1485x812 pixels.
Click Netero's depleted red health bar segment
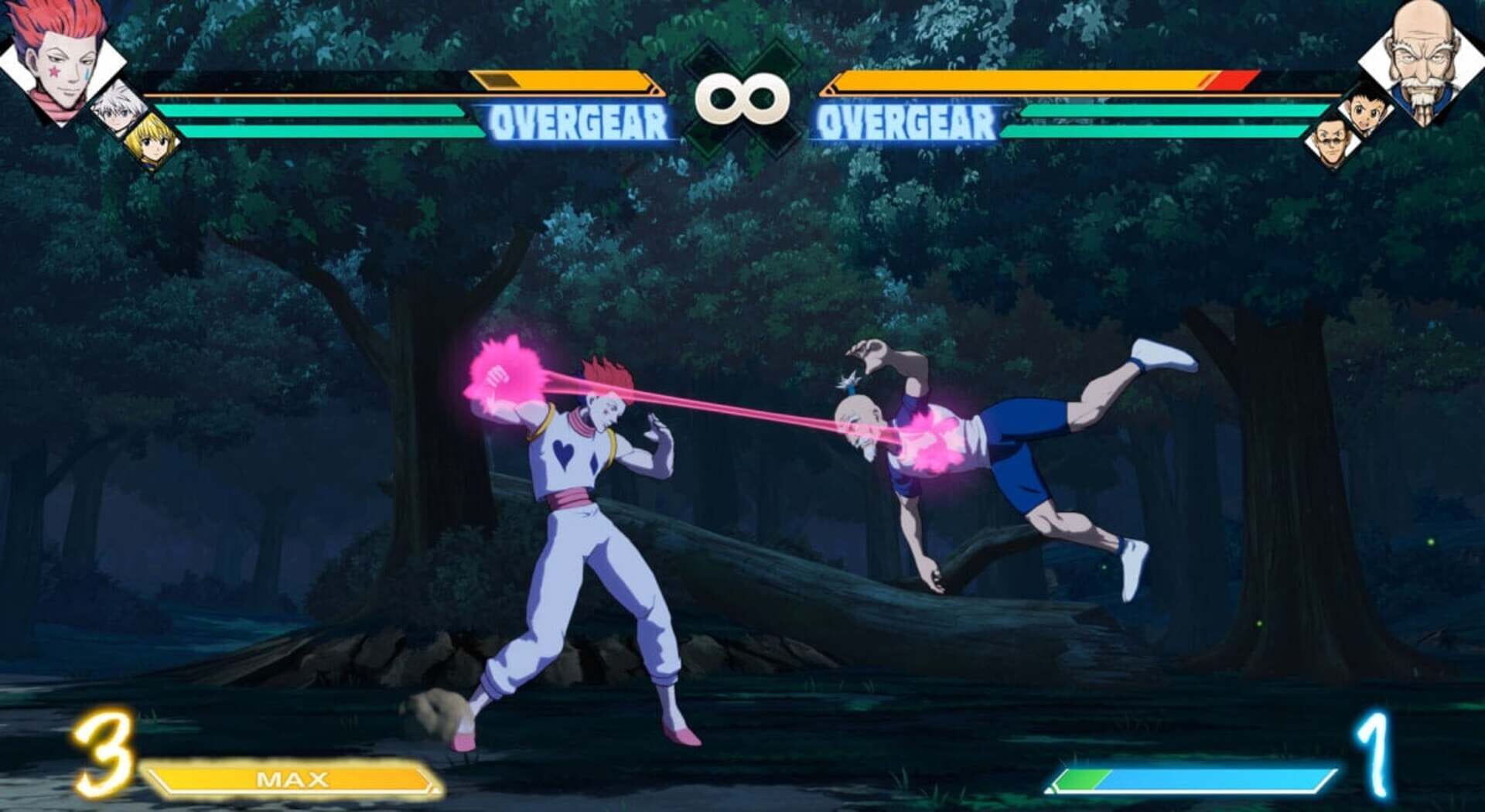pos(1234,80)
